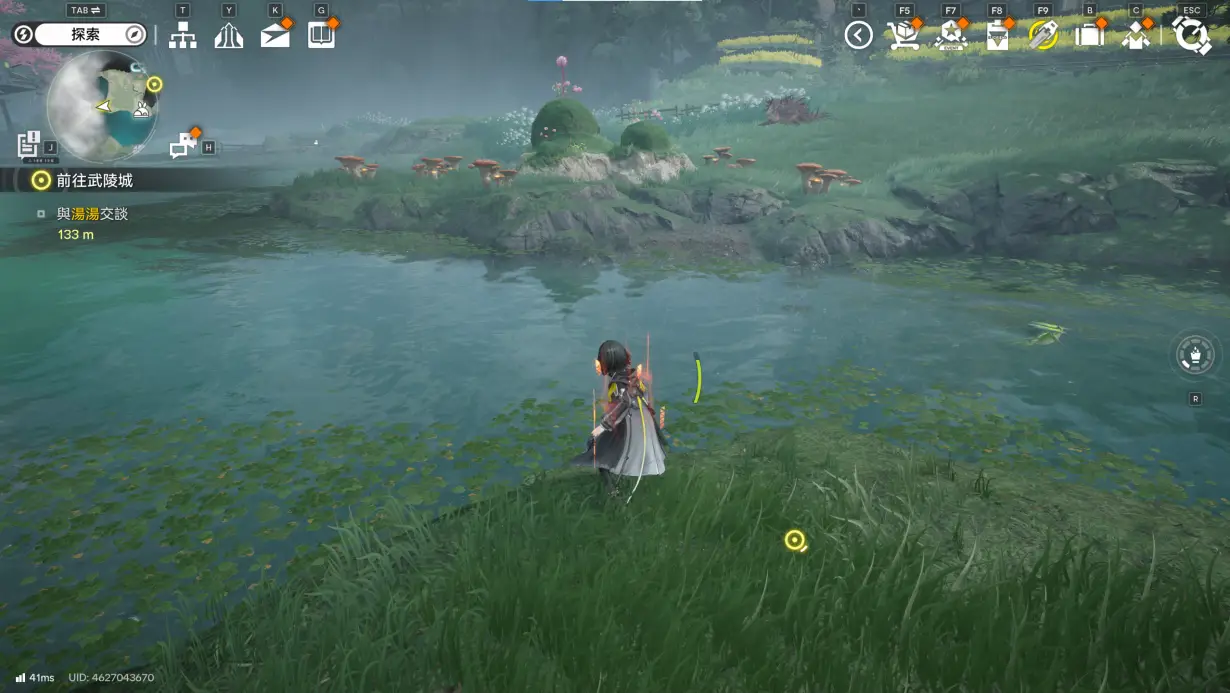This screenshot has width=1230, height=693.
Task: Open the flowchart hierarchy icon menu
Action: pos(182,35)
